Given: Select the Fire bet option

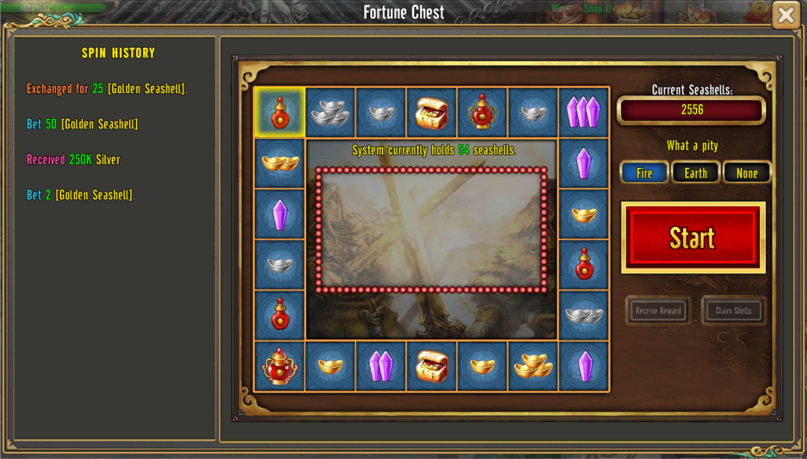Looking at the screenshot, I should [x=644, y=173].
